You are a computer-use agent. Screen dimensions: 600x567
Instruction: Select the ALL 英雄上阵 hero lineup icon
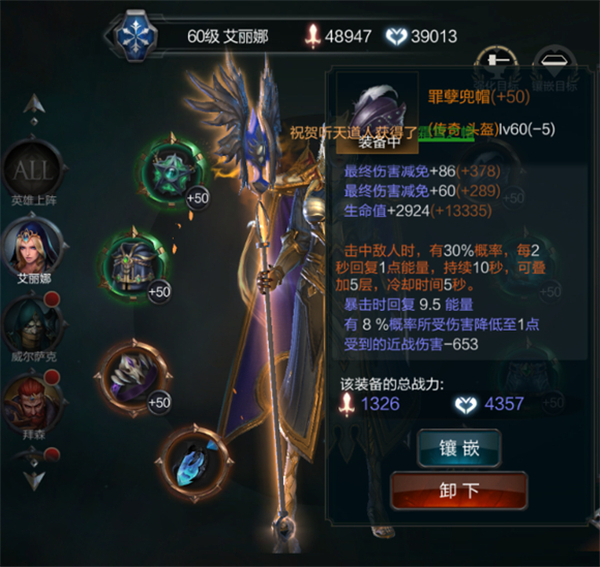[x=33, y=174]
